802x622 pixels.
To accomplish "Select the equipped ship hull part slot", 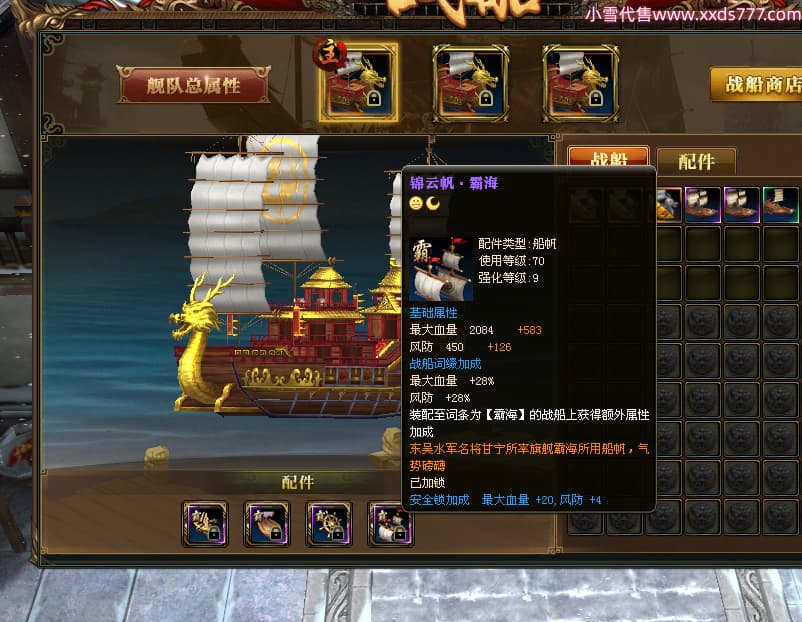I will [x=267, y=524].
